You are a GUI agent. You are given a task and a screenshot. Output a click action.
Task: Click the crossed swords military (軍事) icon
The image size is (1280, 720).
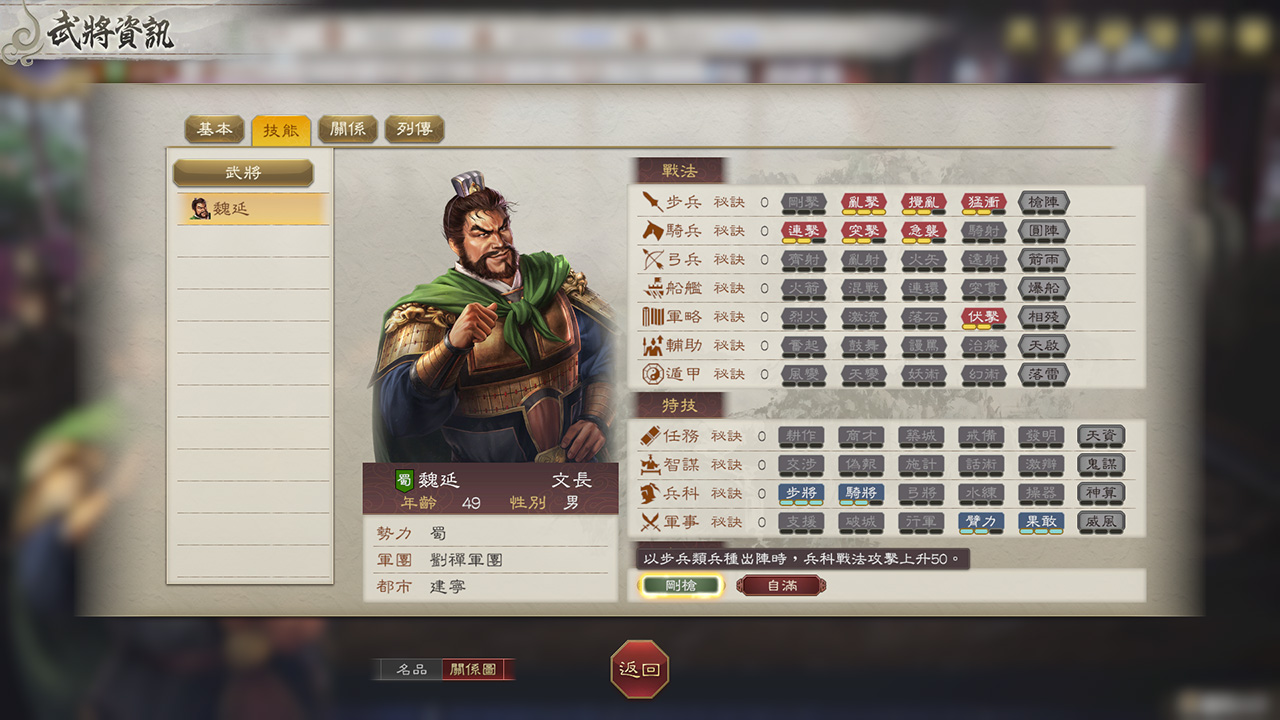[x=653, y=522]
